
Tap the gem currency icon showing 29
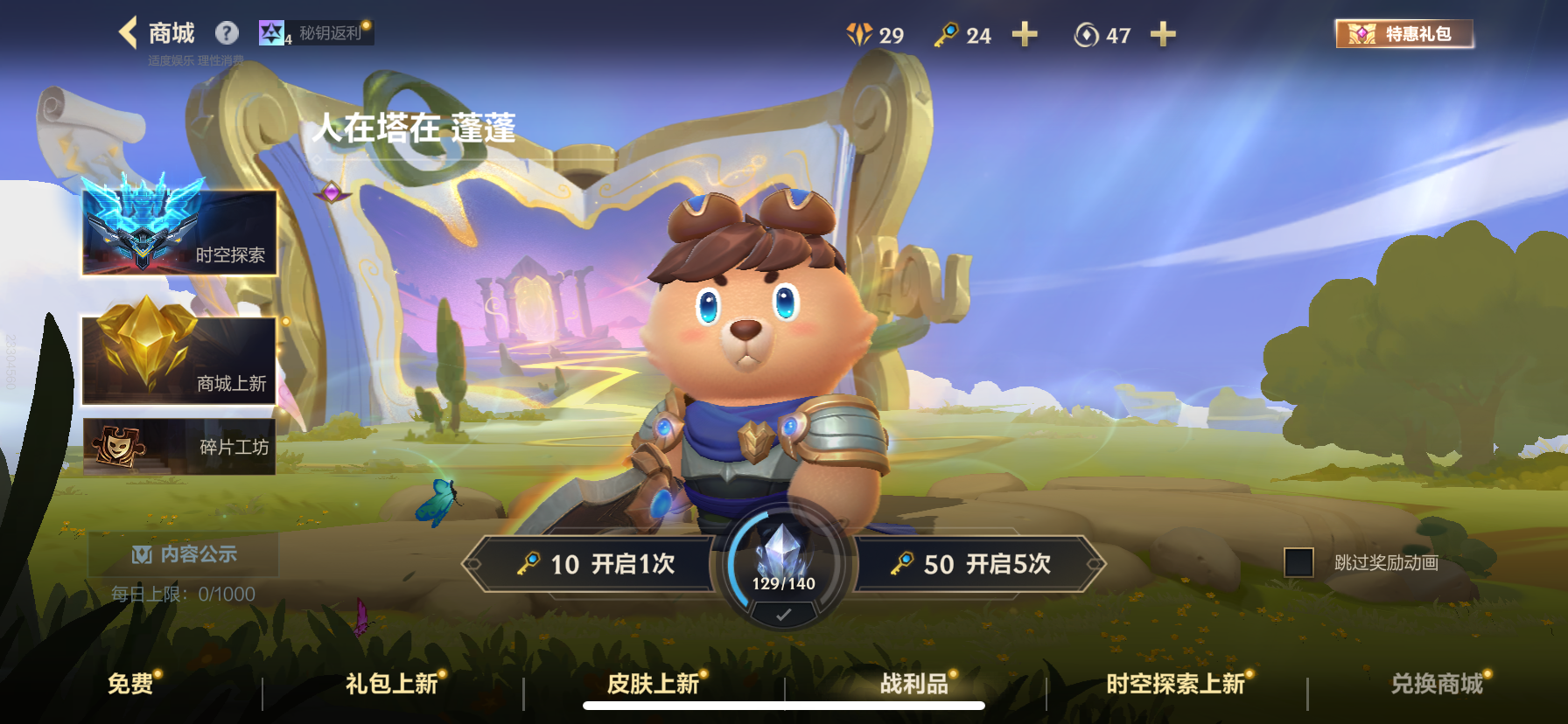click(x=859, y=35)
